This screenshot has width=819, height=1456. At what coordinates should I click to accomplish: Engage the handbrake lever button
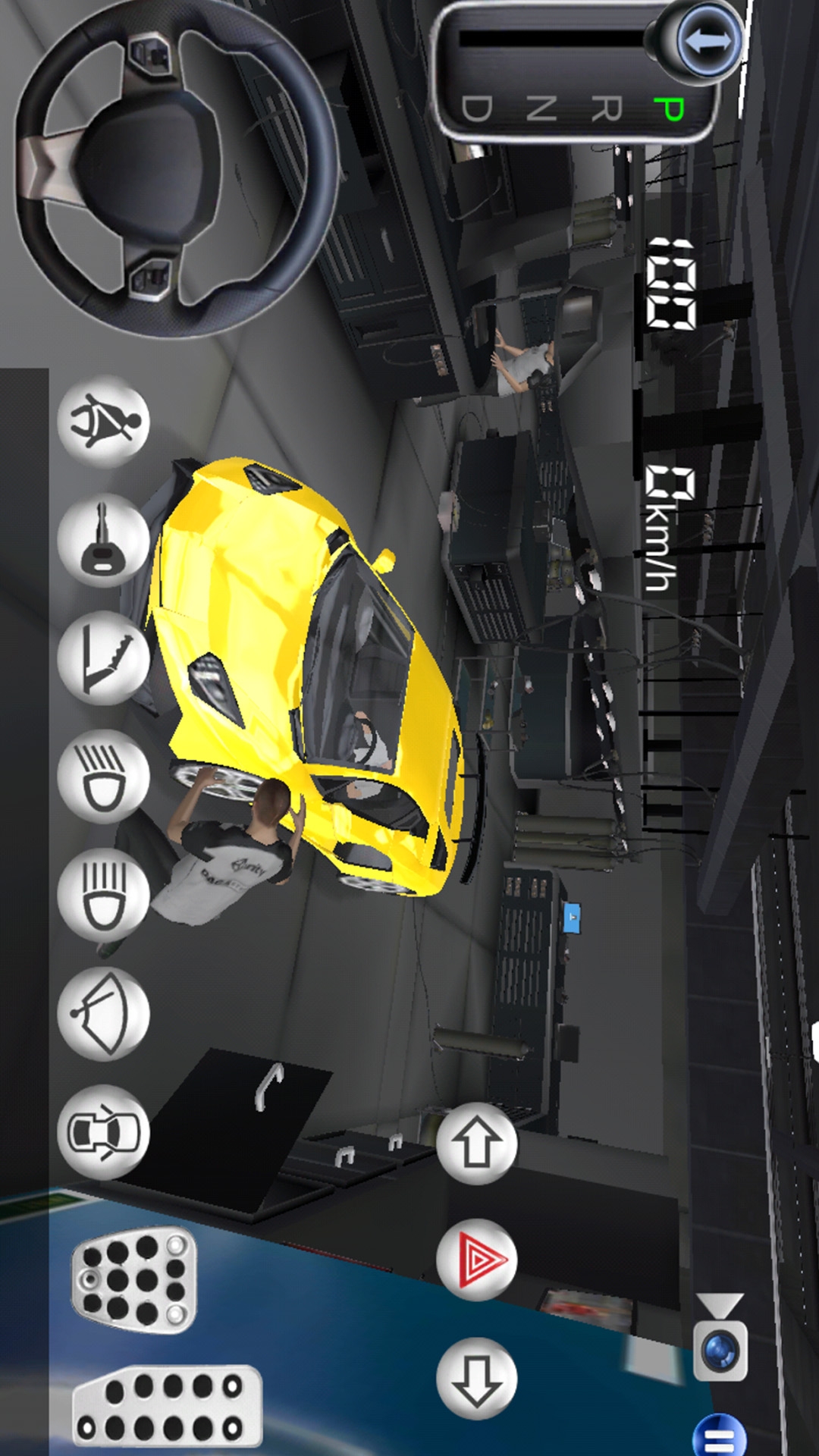pos(104,658)
